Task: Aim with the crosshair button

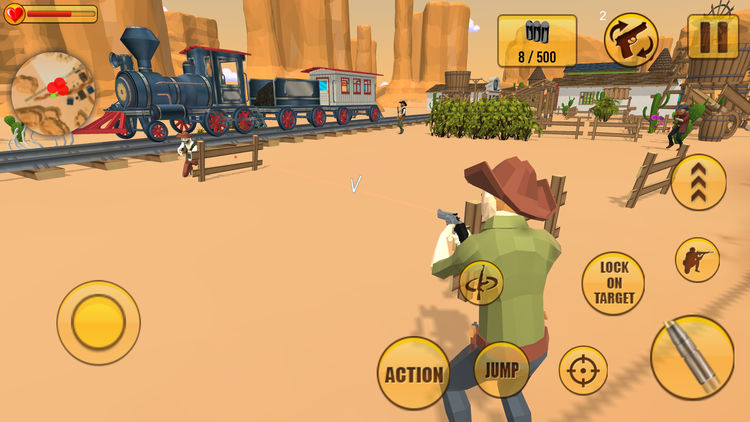Action: point(583,371)
